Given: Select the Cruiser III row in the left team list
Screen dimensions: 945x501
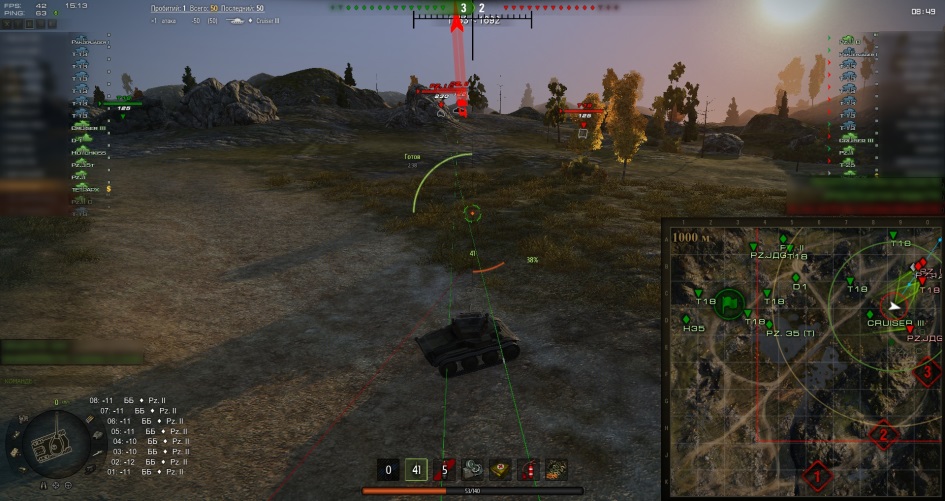Looking at the screenshot, I should (x=90, y=127).
